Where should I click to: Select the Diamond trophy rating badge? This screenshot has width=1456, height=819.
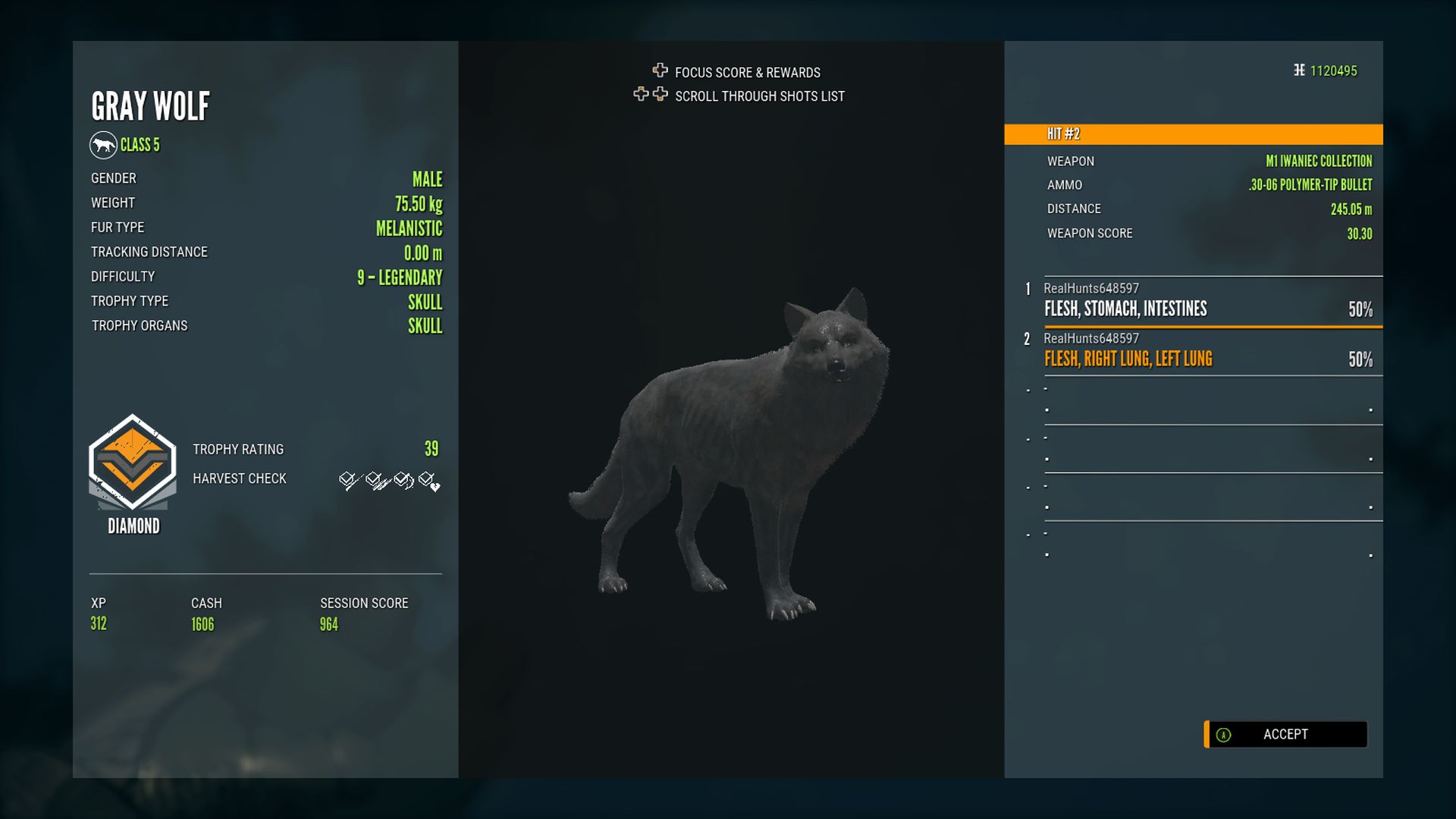(x=133, y=470)
